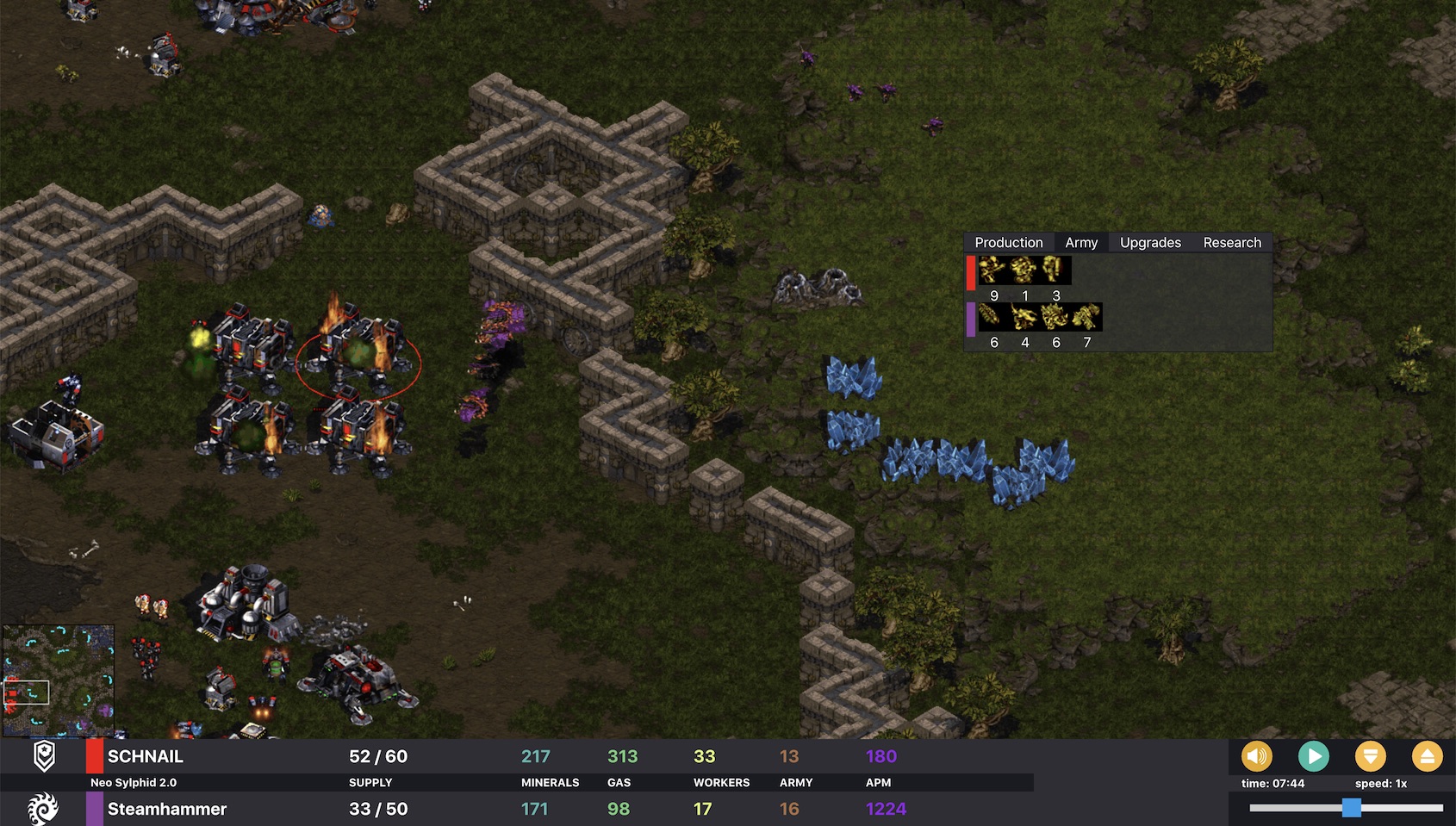
Task: Click the orange upward-triangle eject button
Action: [1427, 756]
